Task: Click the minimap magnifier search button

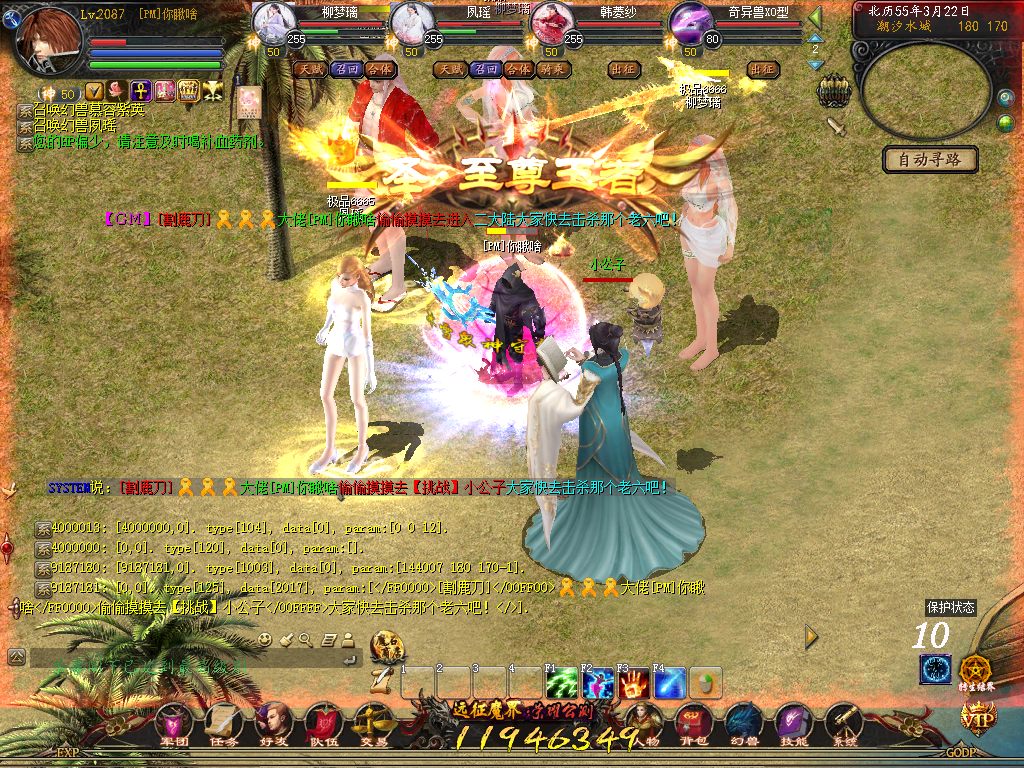Action: click(x=1005, y=98)
